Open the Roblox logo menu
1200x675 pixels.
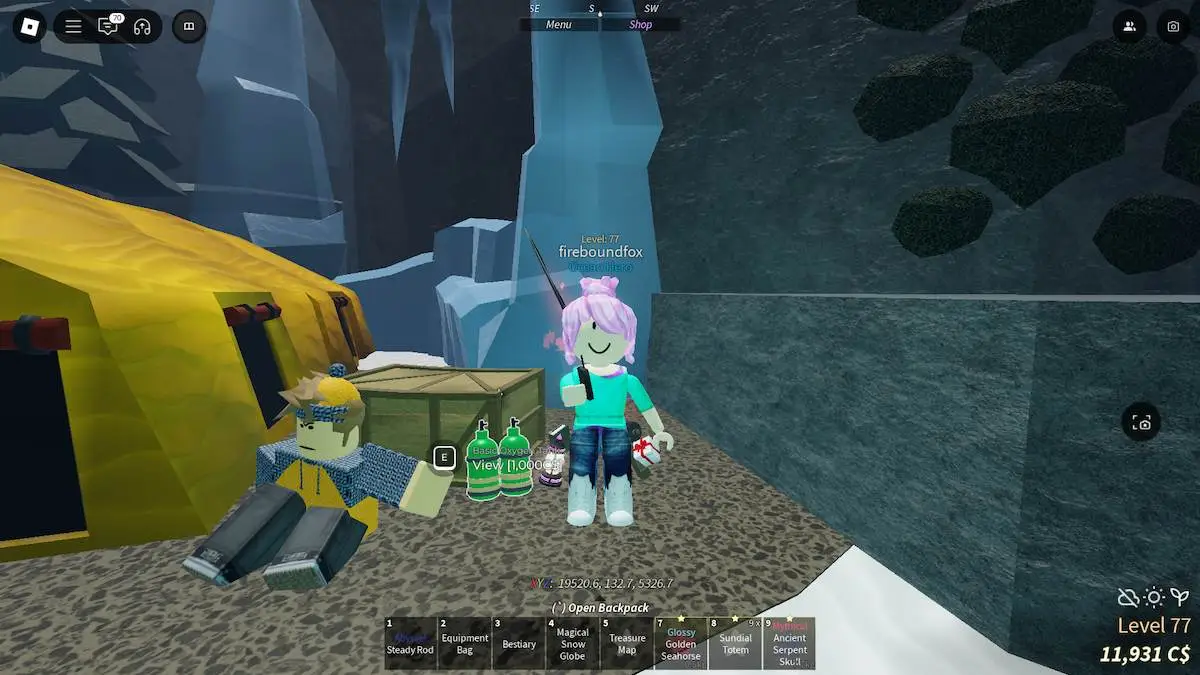[30, 26]
